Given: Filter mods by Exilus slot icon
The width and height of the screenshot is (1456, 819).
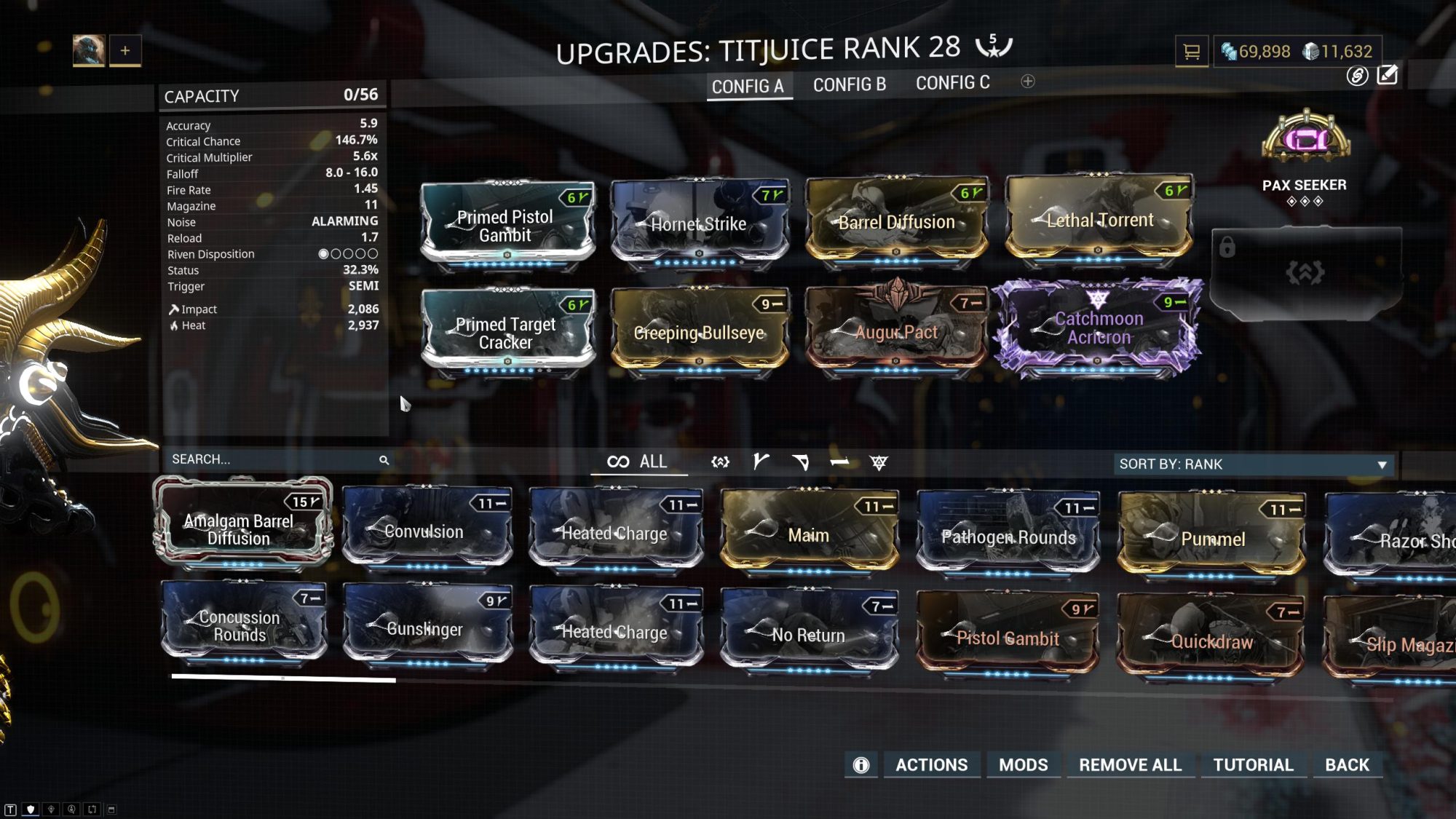Looking at the screenshot, I should click(x=721, y=461).
